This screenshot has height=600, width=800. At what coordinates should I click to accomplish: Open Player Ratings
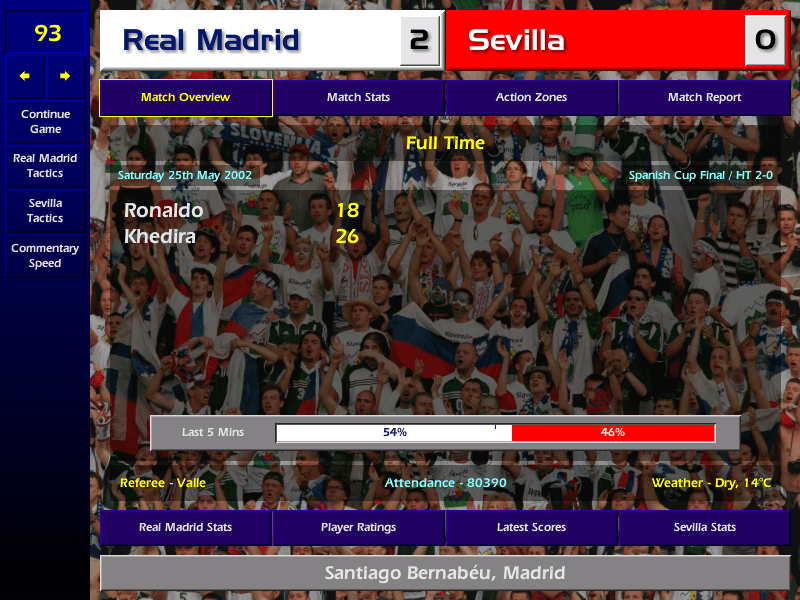(x=358, y=527)
